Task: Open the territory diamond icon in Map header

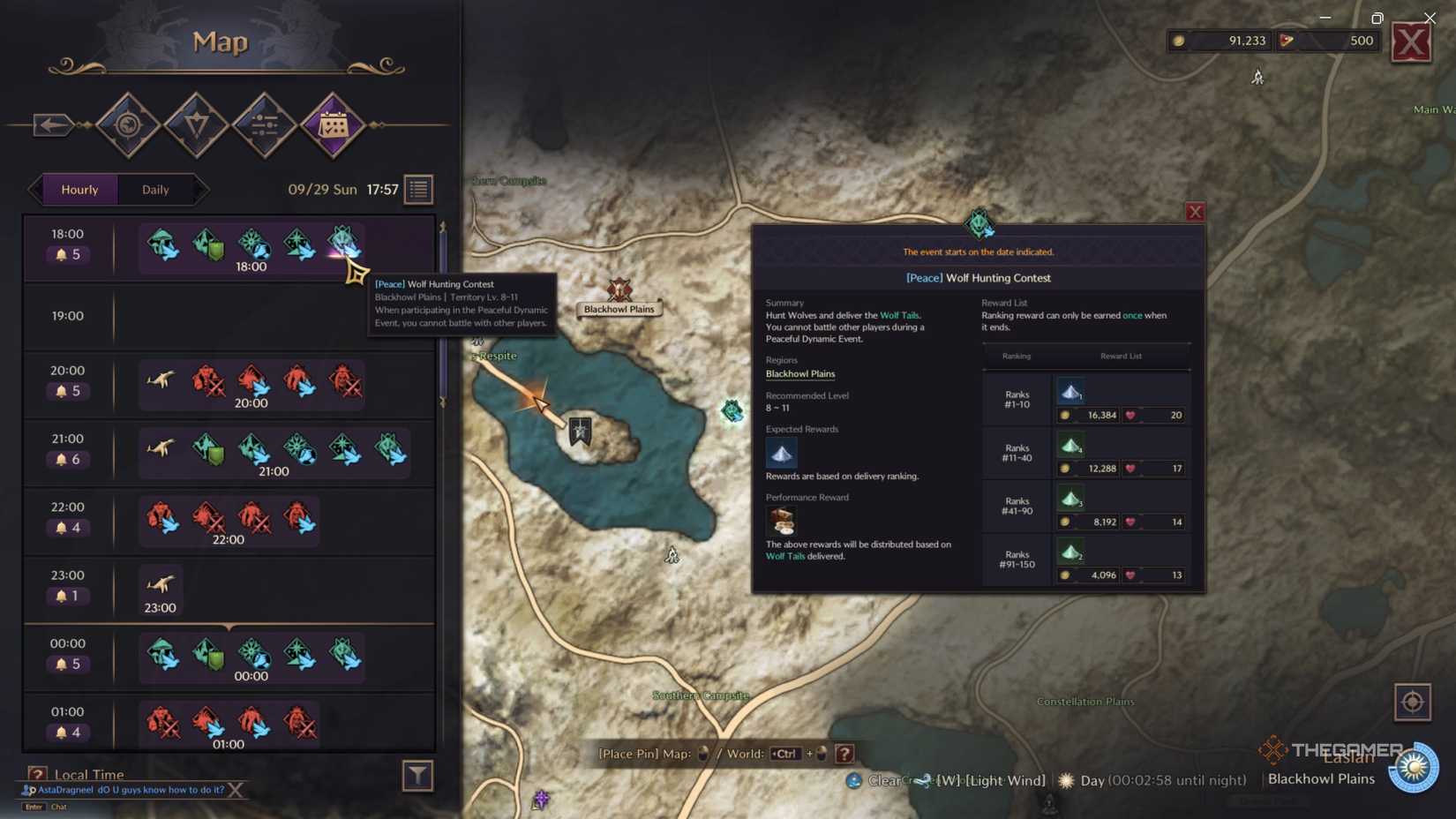Action: tap(196, 125)
